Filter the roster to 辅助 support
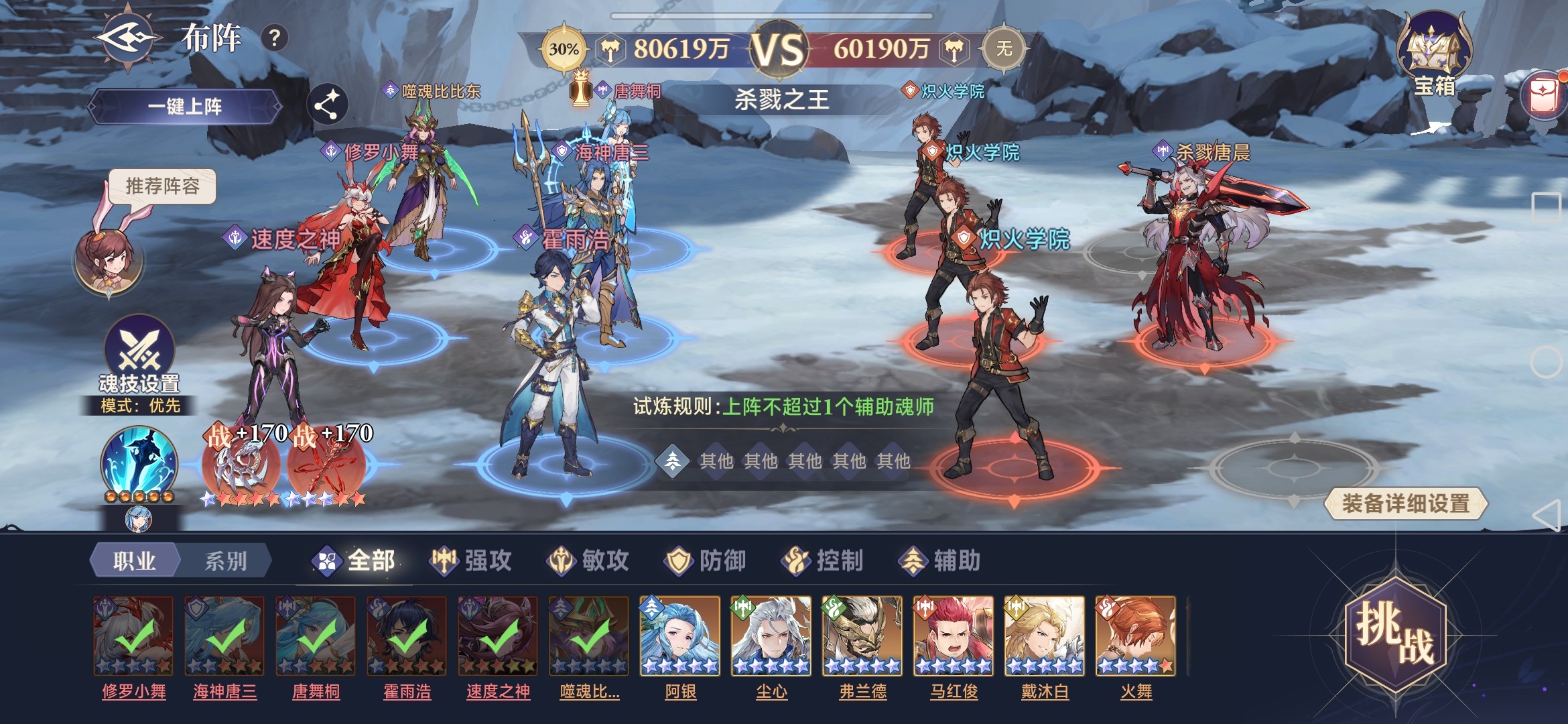Image resolution: width=1568 pixels, height=724 pixels. point(940,560)
